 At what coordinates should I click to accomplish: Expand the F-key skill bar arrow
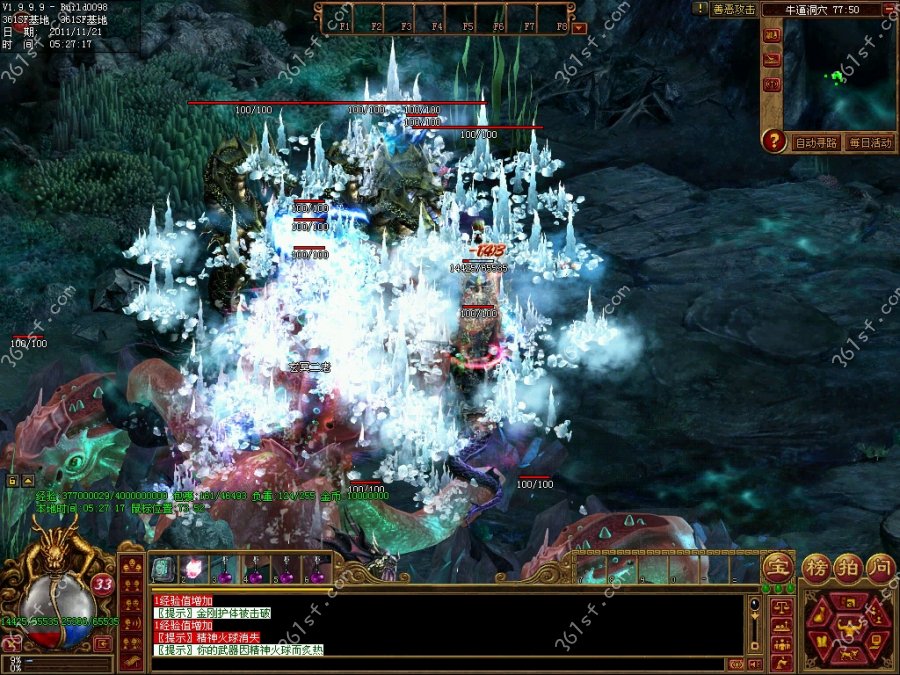[x=580, y=27]
